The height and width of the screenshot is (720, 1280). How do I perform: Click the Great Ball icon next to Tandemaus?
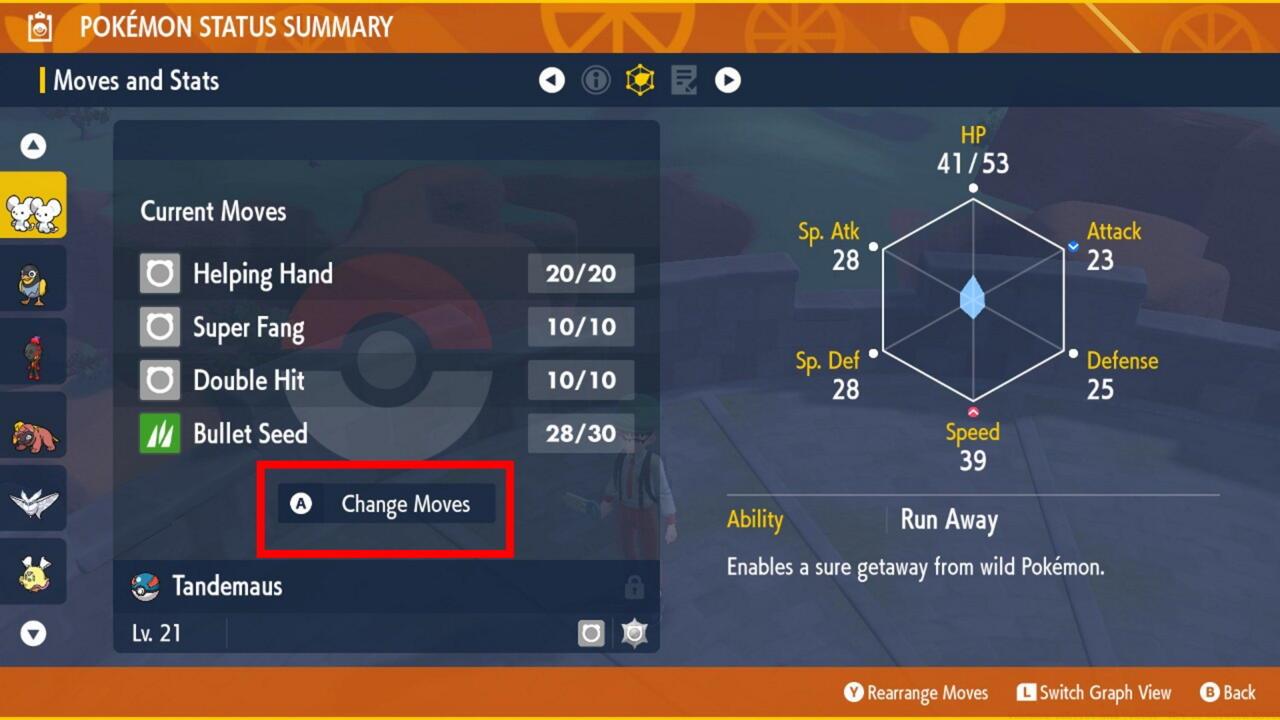pyautogui.click(x=143, y=586)
